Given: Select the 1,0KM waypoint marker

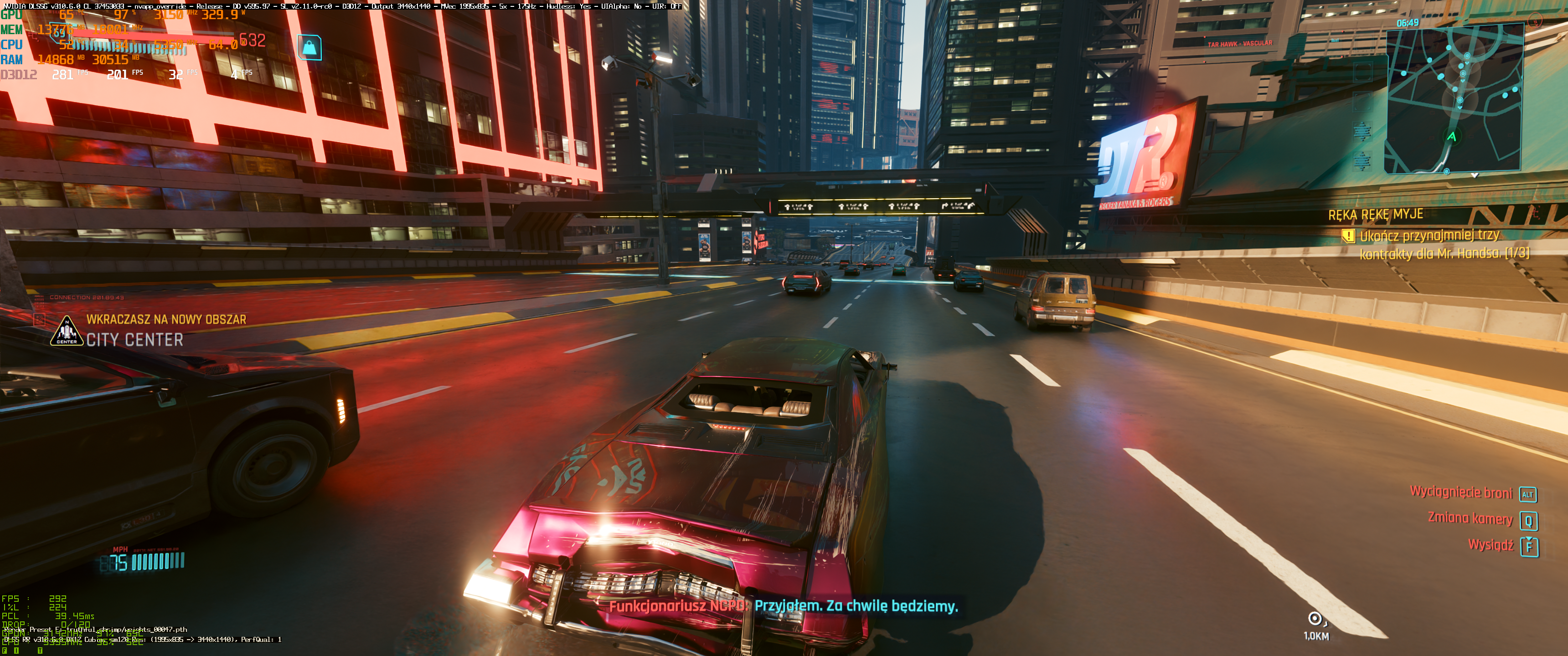Looking at the screenshot, I should tap(1315, 619).
